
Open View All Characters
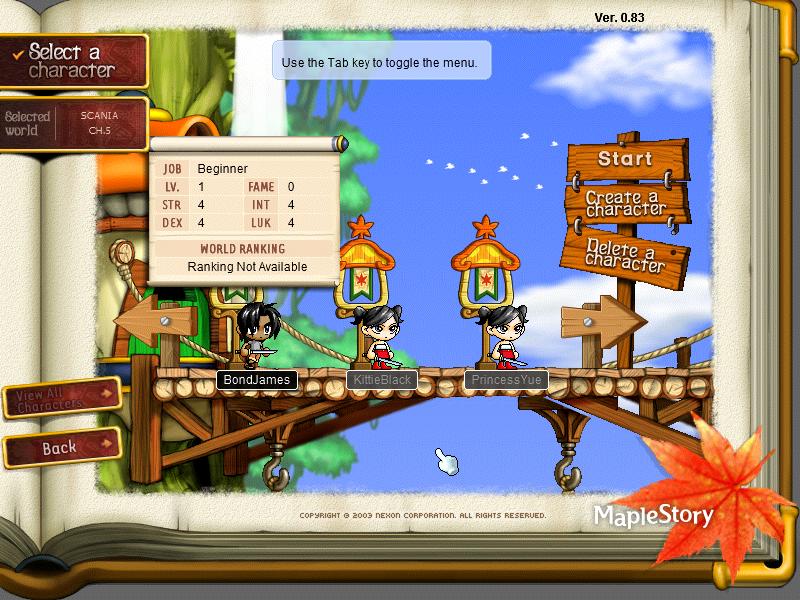click(x=62, y=398)
